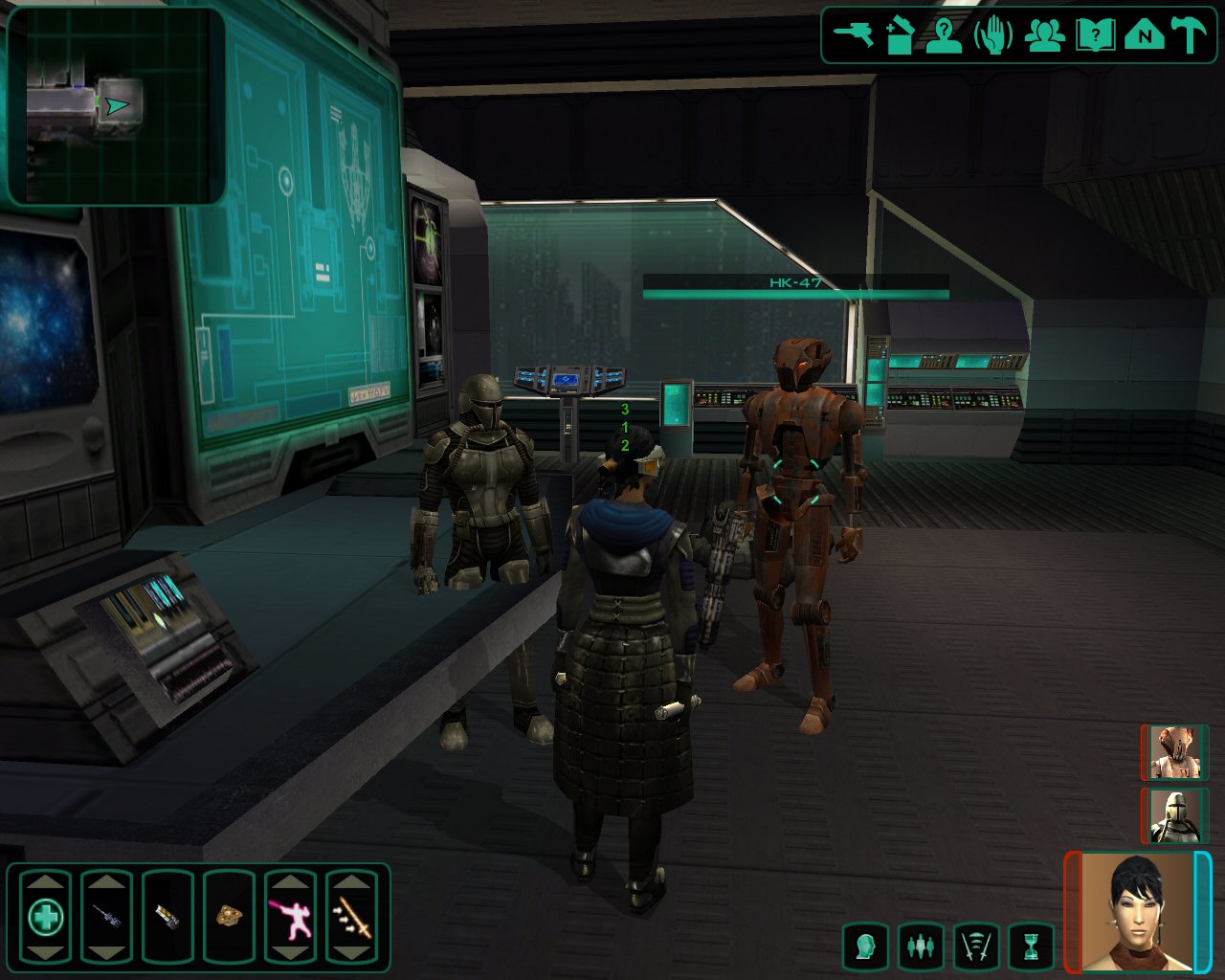Open the inventory box icon
Screen dimensions: 1225x980
coord(900,35)
